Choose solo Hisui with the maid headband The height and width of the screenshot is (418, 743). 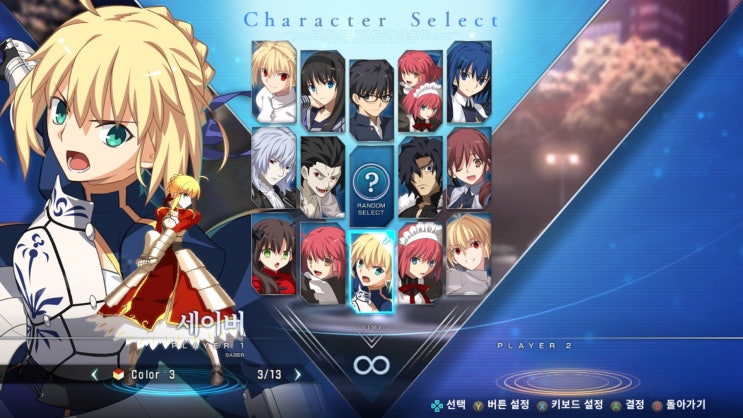[x=420, y=263]
